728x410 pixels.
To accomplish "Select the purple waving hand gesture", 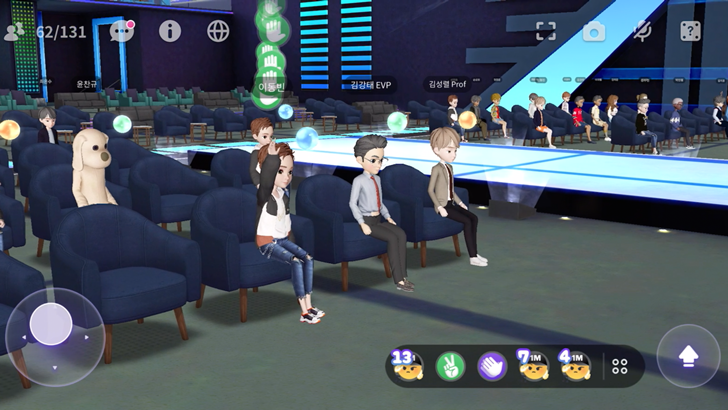I will click(492, 366).
